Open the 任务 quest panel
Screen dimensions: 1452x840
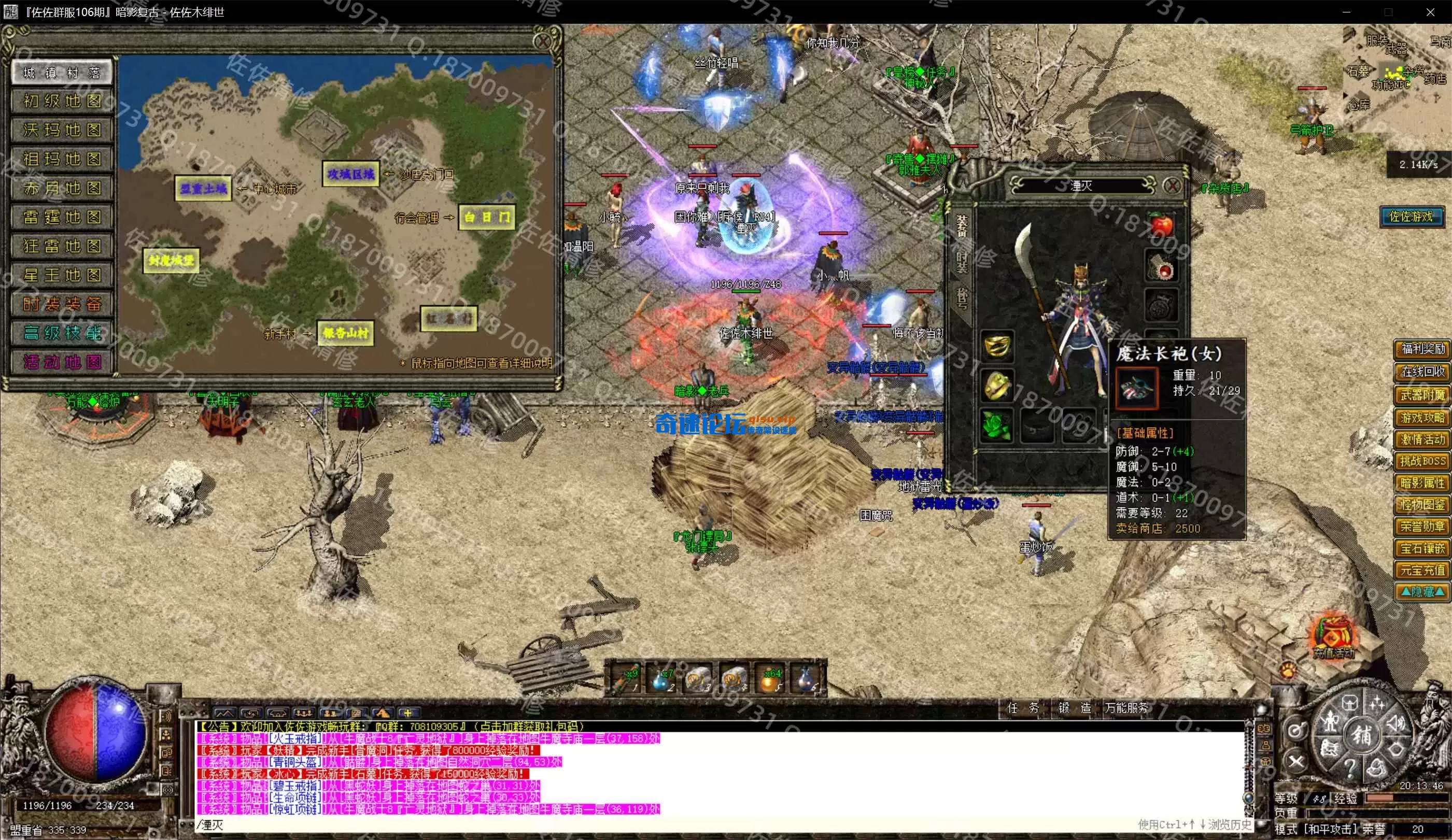pos(1022,708)
